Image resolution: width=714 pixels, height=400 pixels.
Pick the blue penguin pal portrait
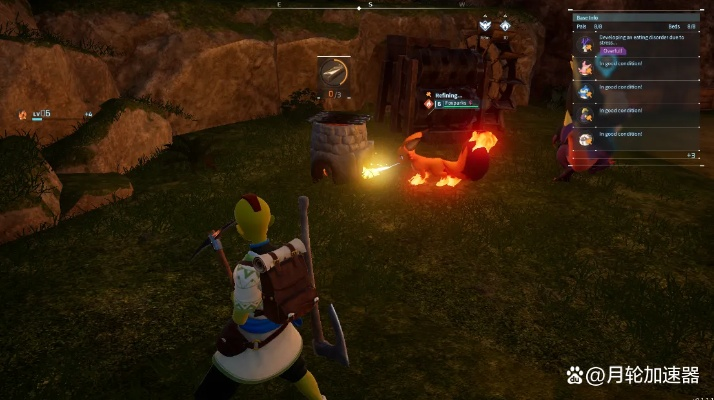point(585,91)
